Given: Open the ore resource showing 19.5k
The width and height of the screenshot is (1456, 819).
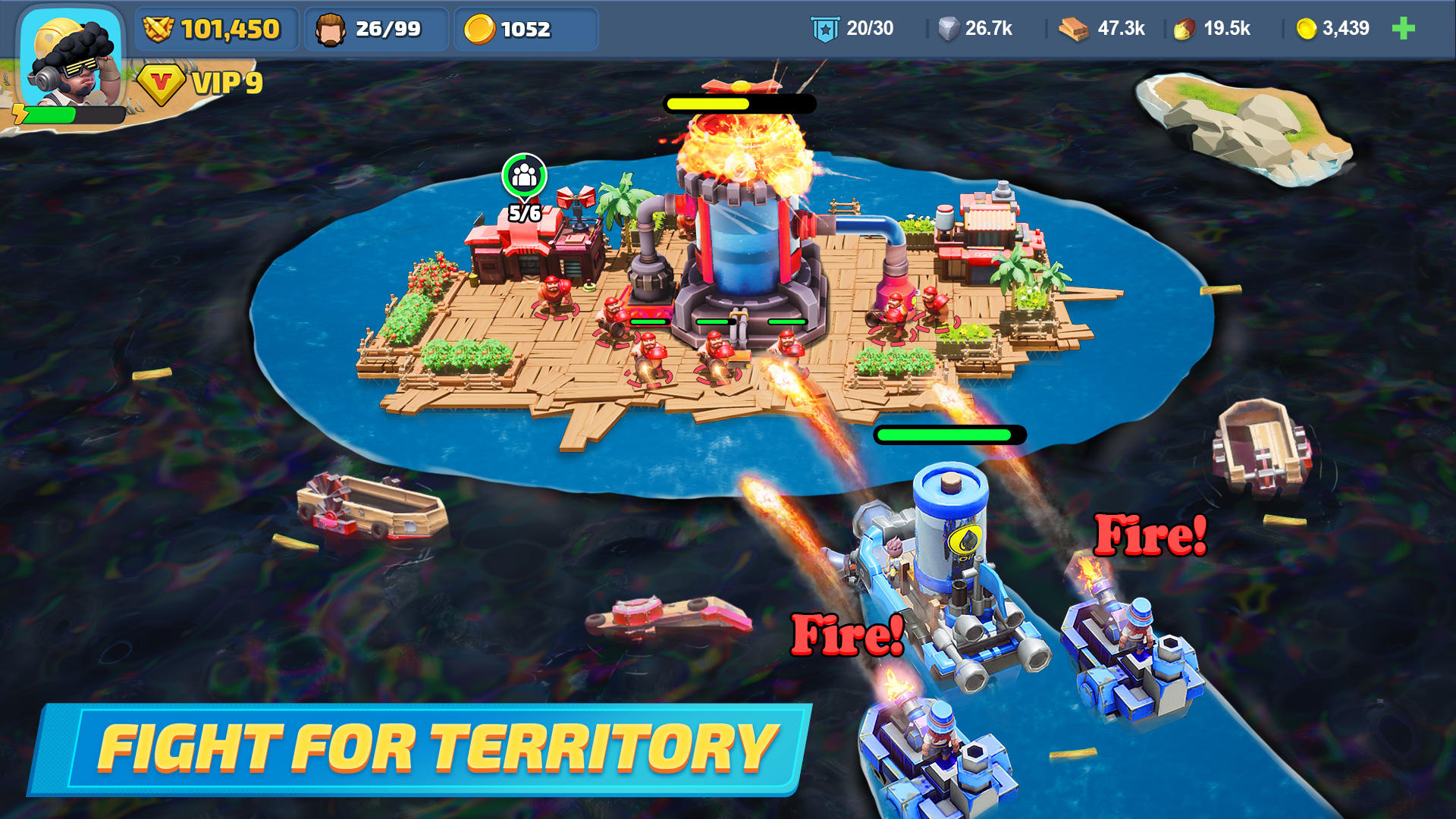Looking at the screenshot, I should pyautogui.click(x=1212, y=29).
